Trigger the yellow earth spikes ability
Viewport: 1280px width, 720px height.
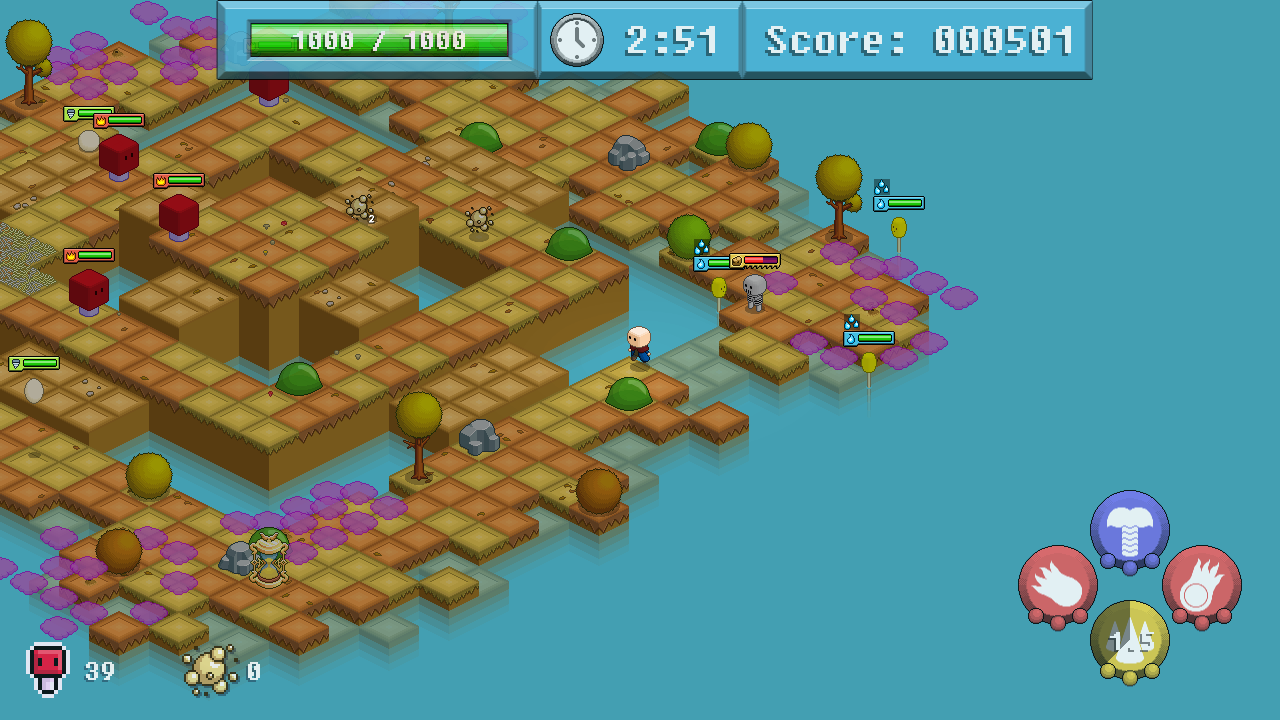point(1129,640)
